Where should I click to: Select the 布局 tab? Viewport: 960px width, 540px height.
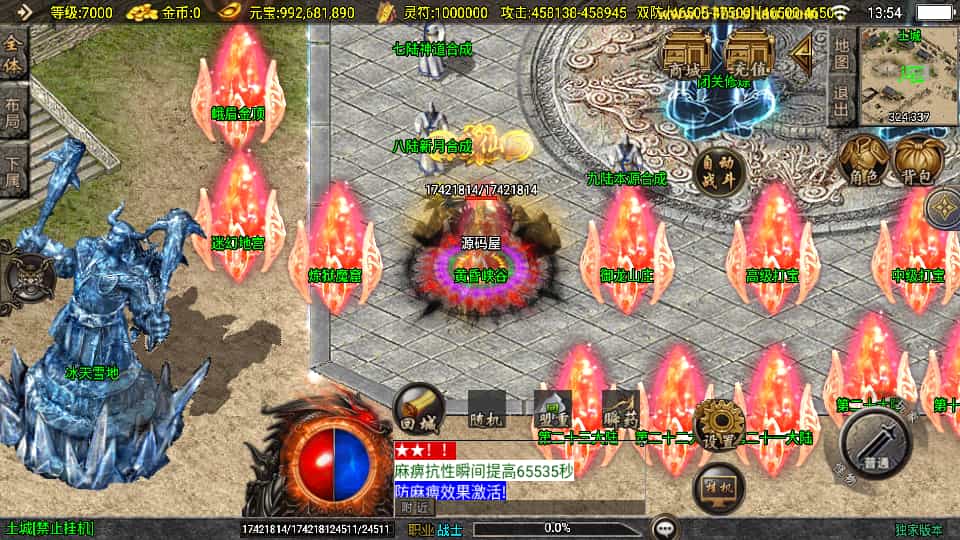(x=13, y=110)
